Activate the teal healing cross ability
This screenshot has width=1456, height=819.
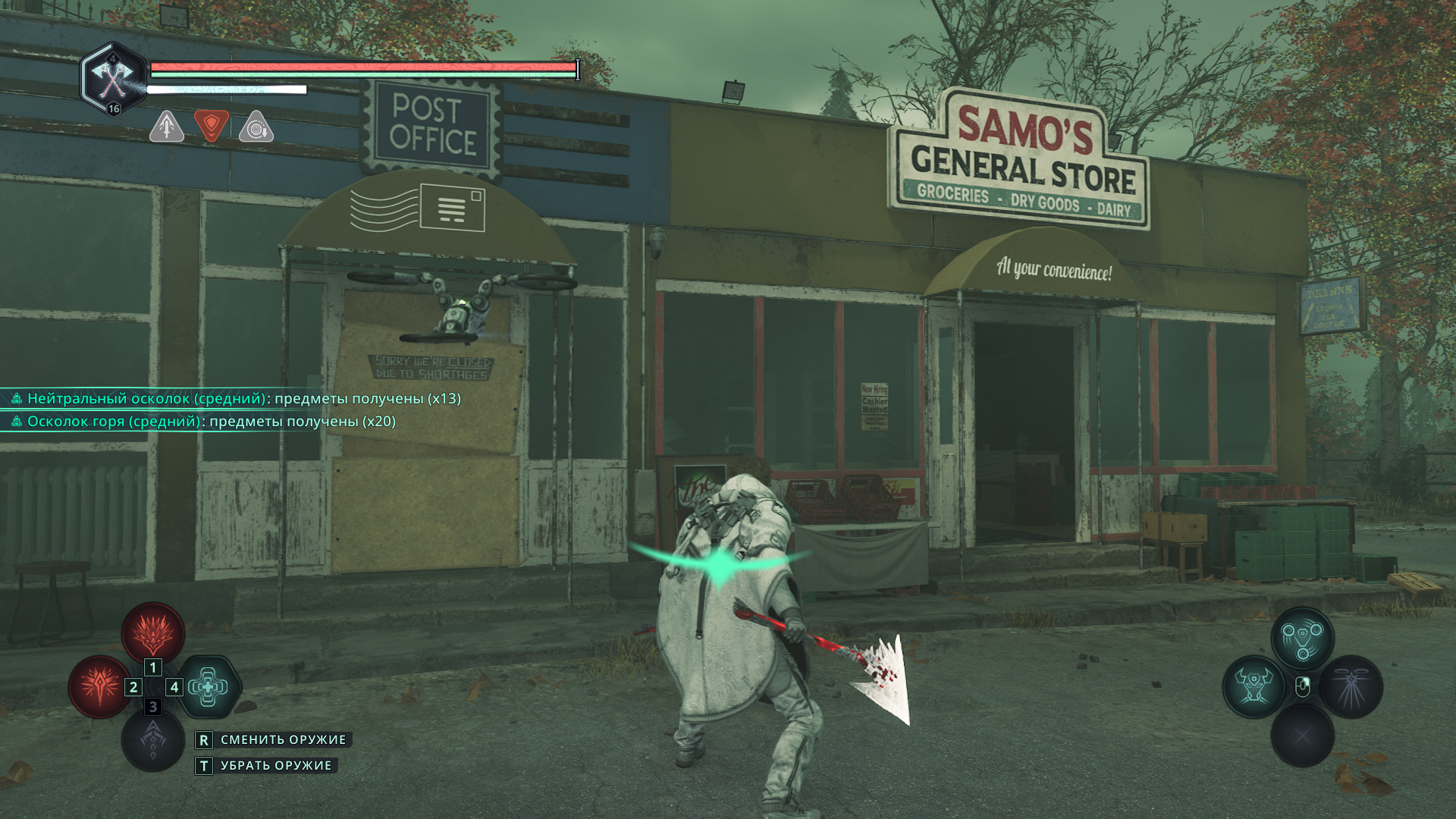208,687
